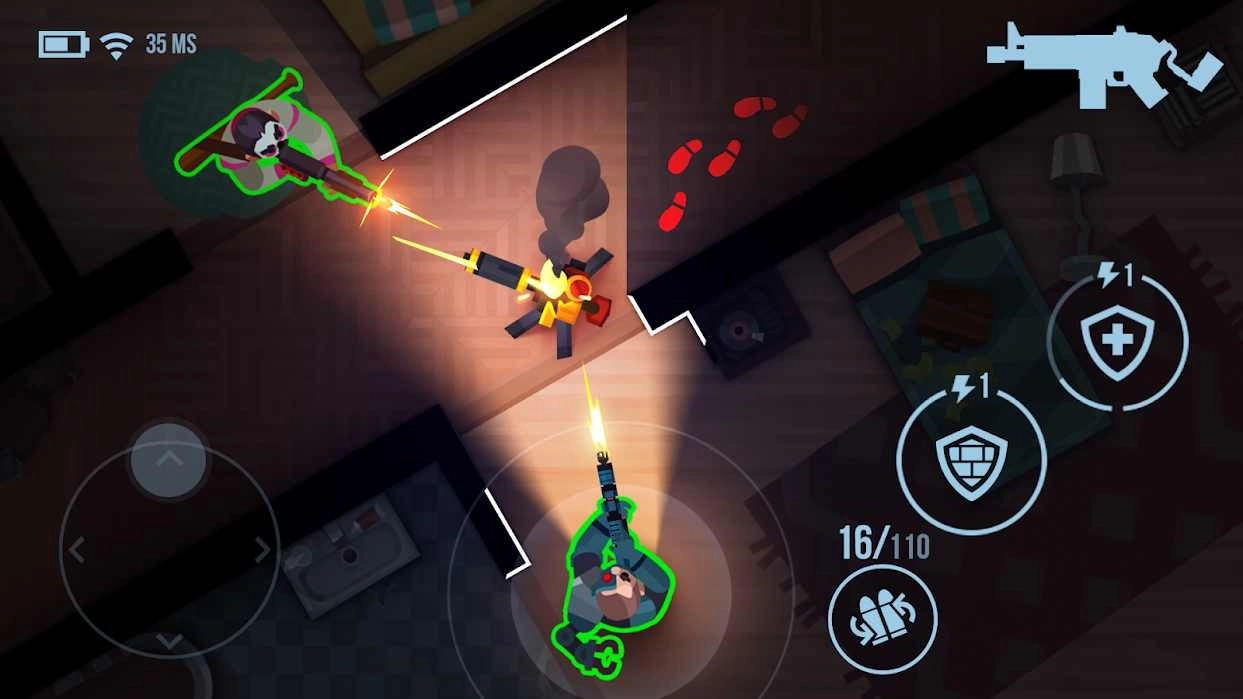Image resolution: width=1243 pixels, height=699 pixels.
Task: Tap the movement joystick thumb knob
Action: (169, 461)
